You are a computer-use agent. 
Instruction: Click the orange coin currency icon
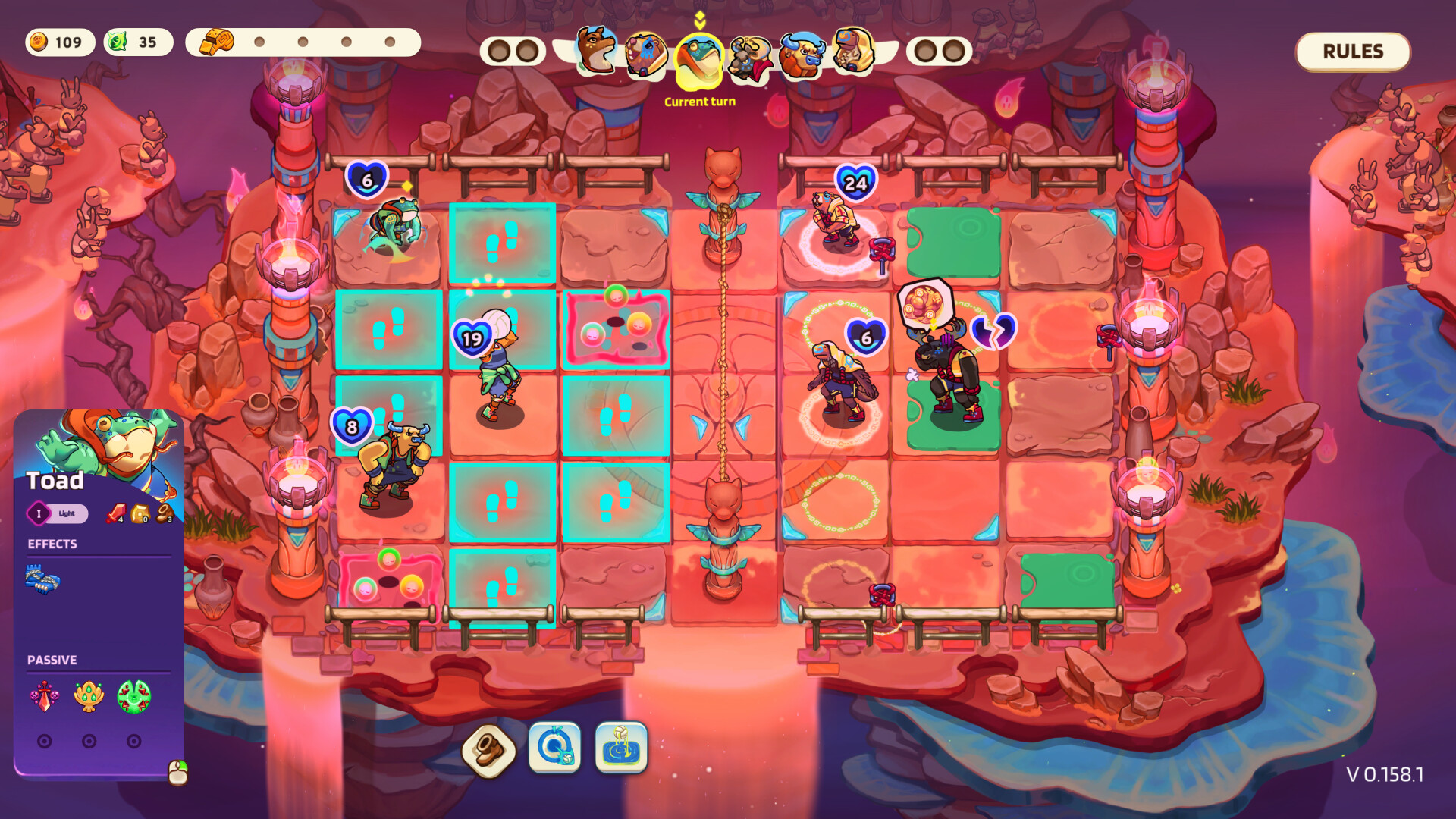tap(40, 42)
